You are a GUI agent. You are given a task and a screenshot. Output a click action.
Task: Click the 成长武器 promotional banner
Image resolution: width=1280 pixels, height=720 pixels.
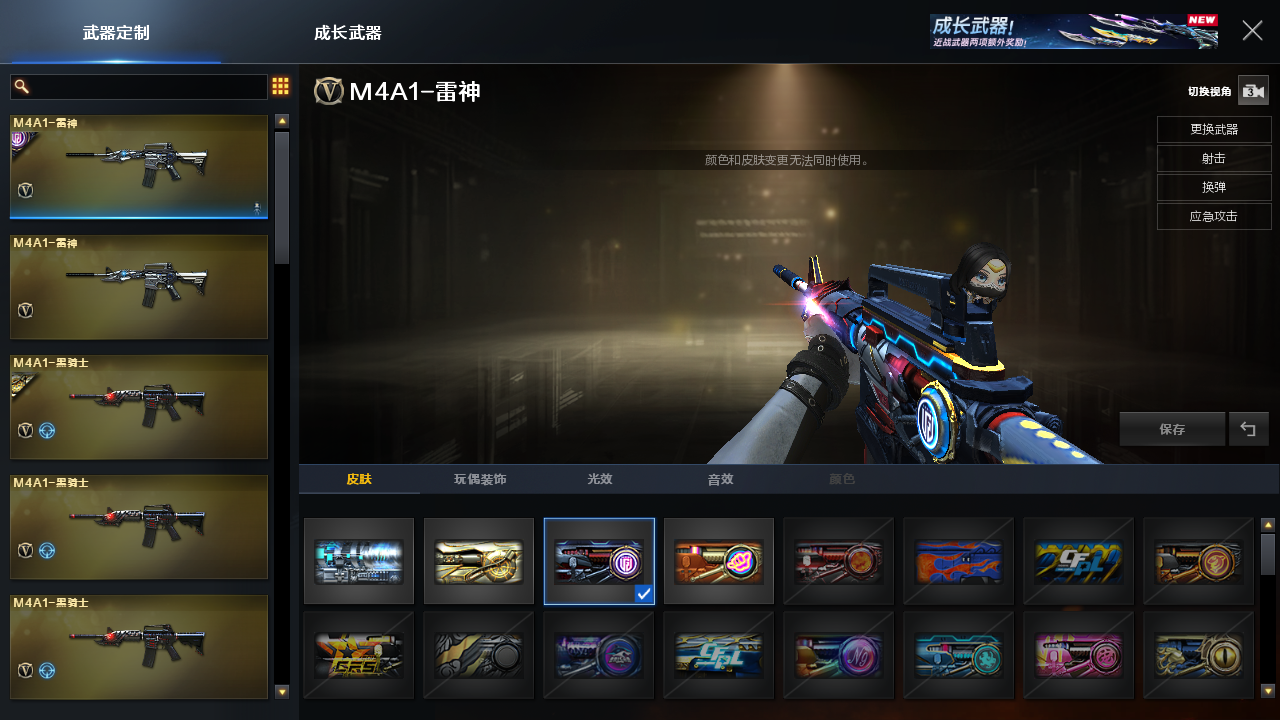(1073, 31)
